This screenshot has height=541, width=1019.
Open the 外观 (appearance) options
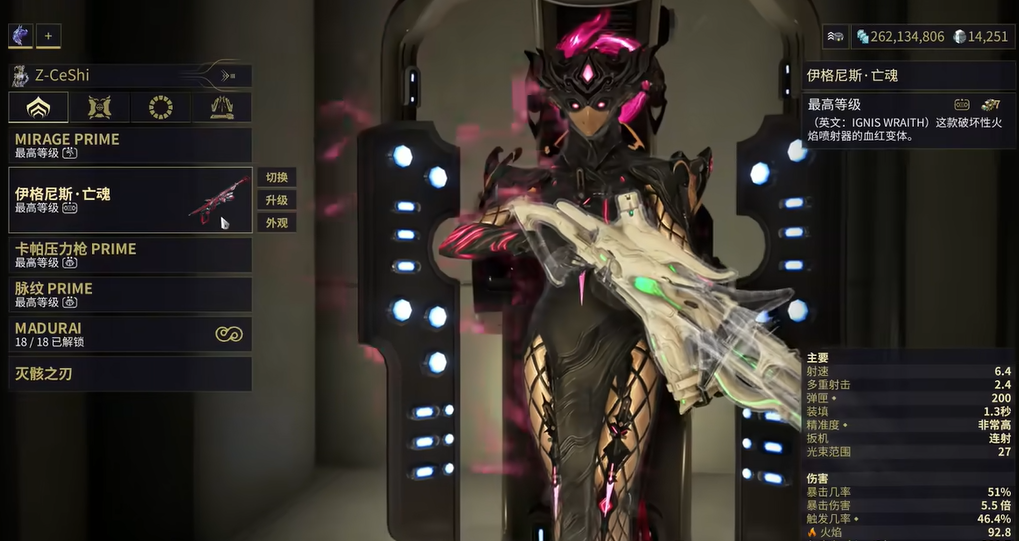[x=276, y=223]
